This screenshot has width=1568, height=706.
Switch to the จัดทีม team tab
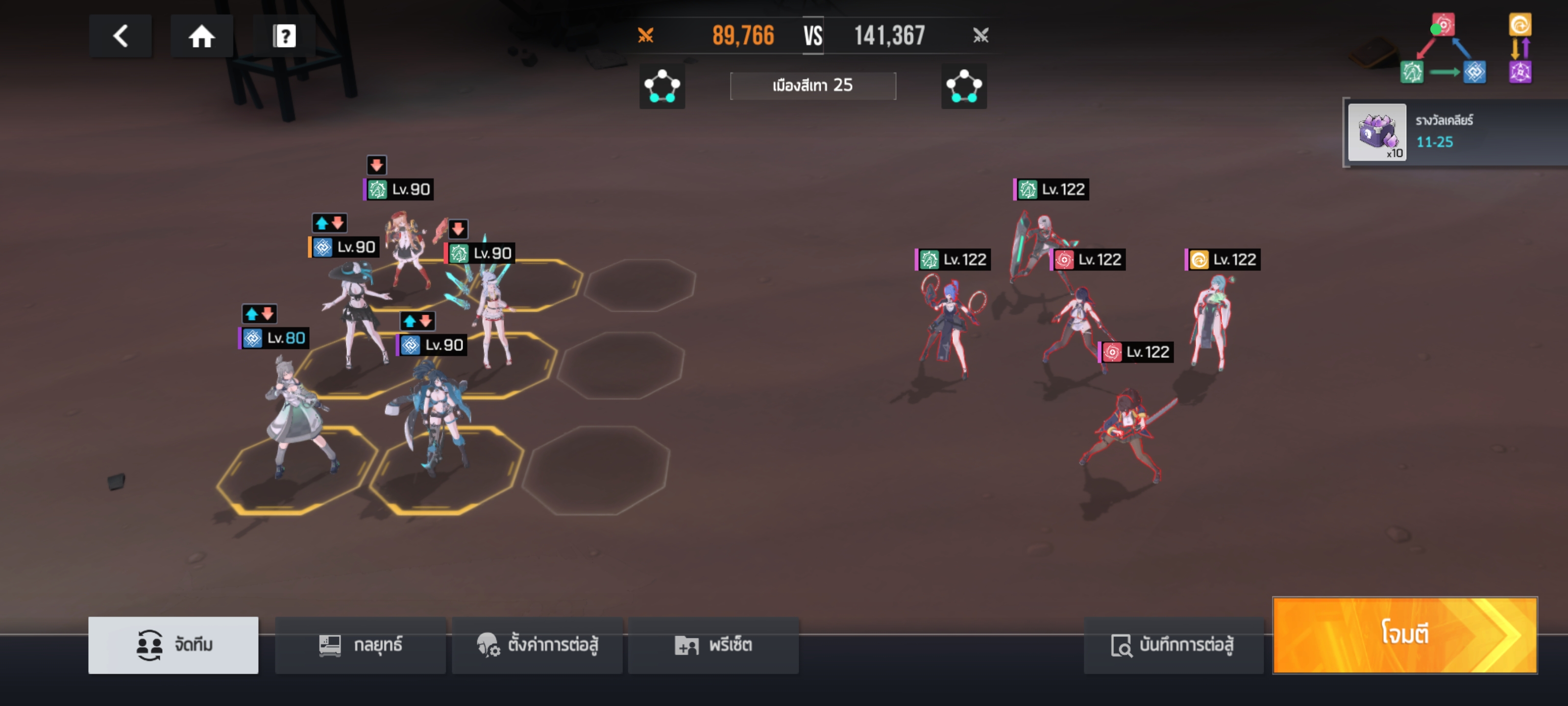click(173, 645)
